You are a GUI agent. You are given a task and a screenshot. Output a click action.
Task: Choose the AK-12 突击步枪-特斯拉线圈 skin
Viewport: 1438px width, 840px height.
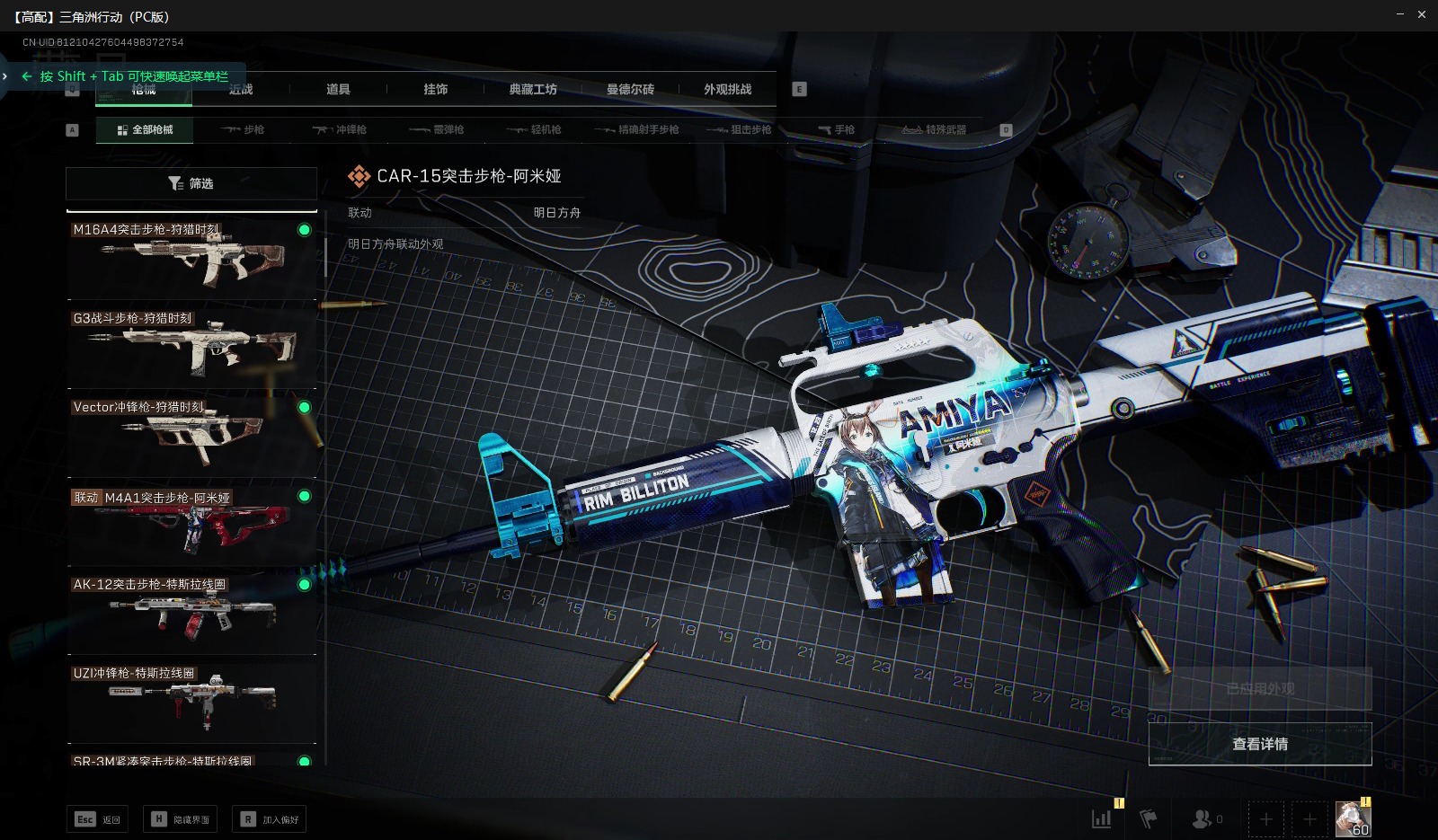[x=191, y=613]
